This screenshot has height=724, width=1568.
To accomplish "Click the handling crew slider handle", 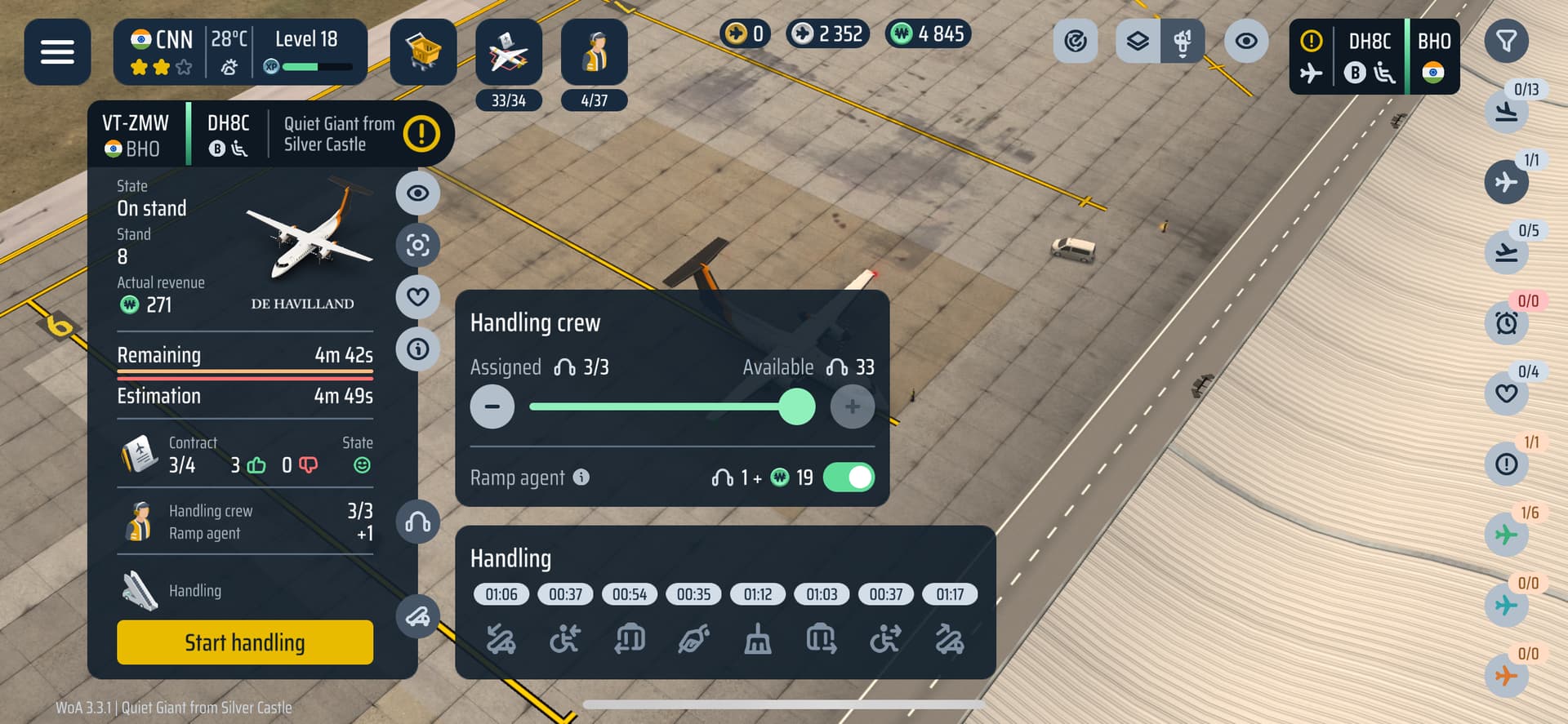I will pos(797,406).
